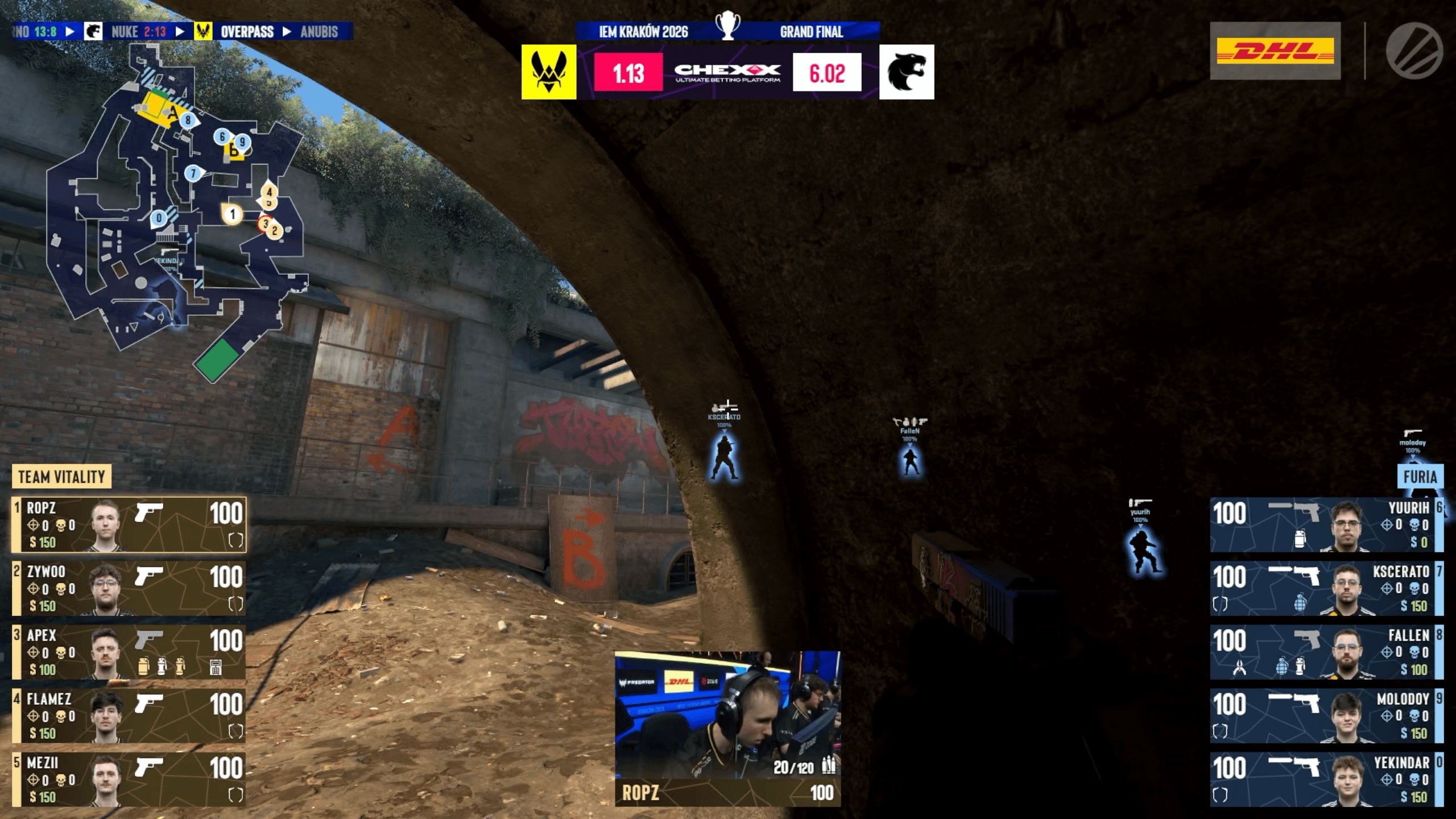The width and height of the screenshot is (1456, 819).
Task: Click FALLEN's player card
Action: click(1326, 652)
